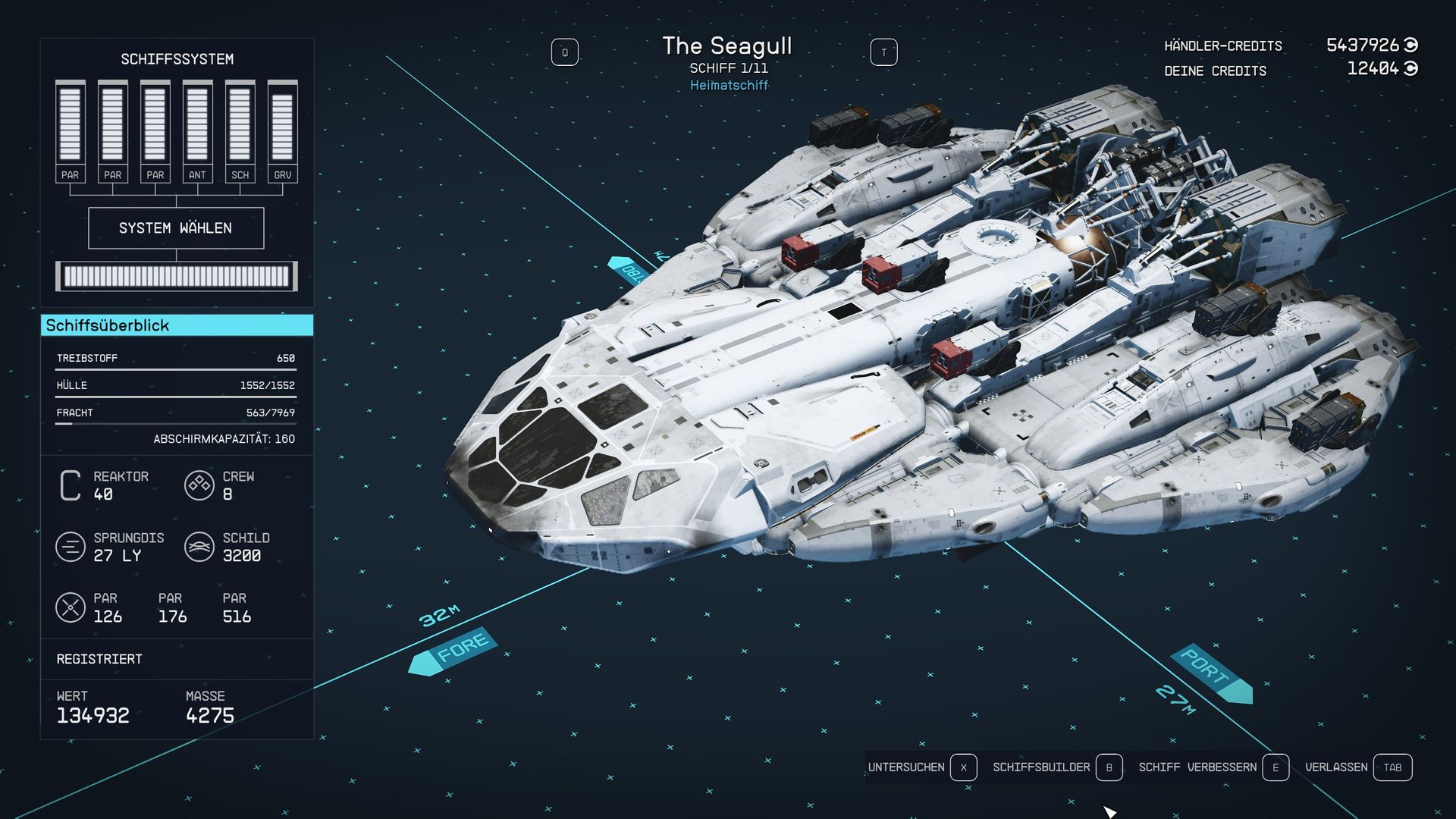The width and height of the screenshot is (1456, 819).
Task: Click the SYSTEM WÄHLEN button
Action: tap(176, 228)
